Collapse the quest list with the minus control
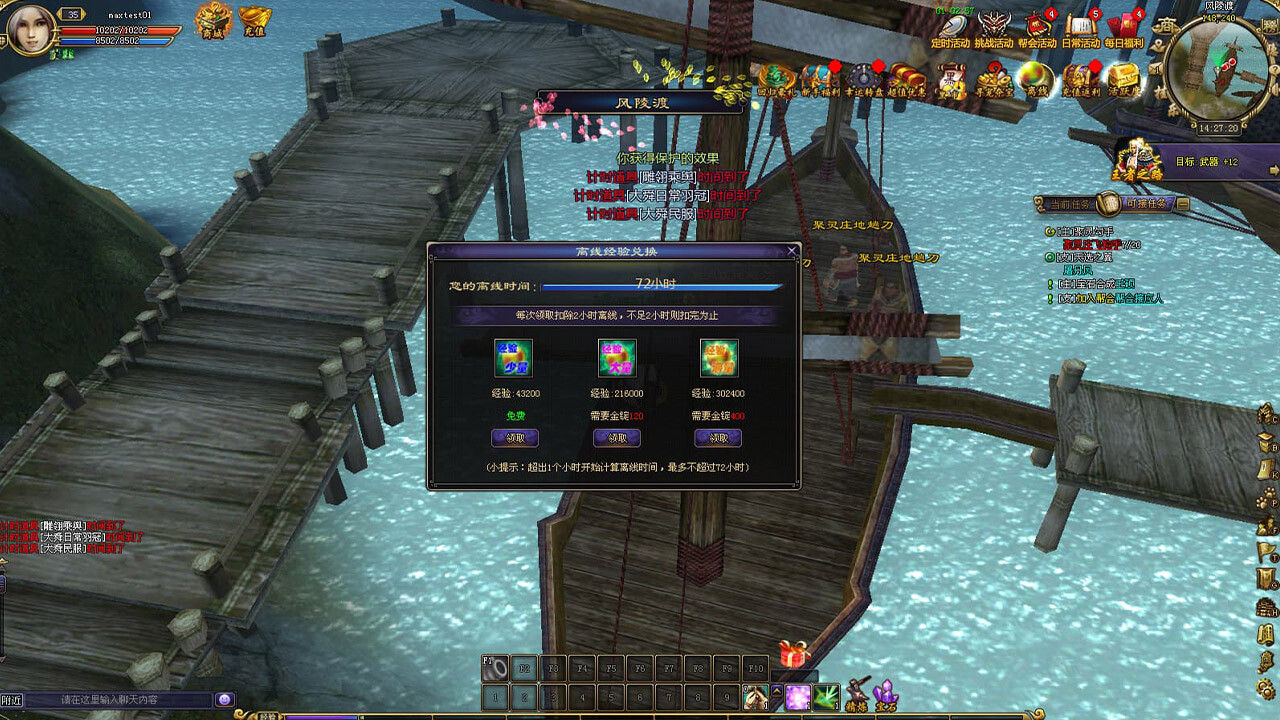Image resolution: width=1280 pixels, height=720 pixels. [1183, 203]
